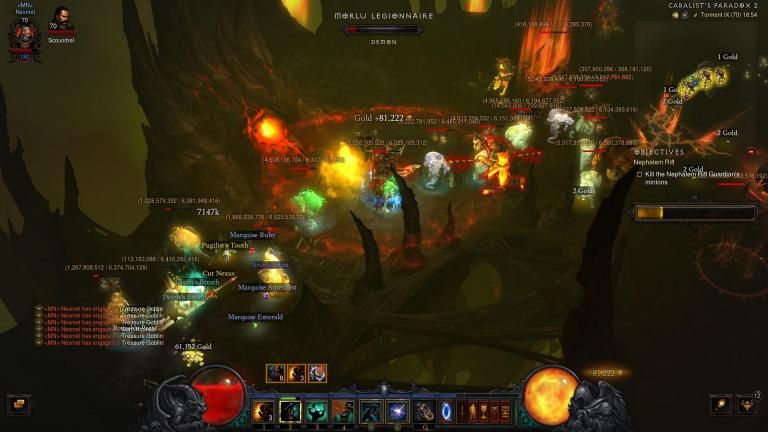The width and height of the screenshot is (768, 432).
Task: Open the social button showing 12
Action: (x=748, y=404)
